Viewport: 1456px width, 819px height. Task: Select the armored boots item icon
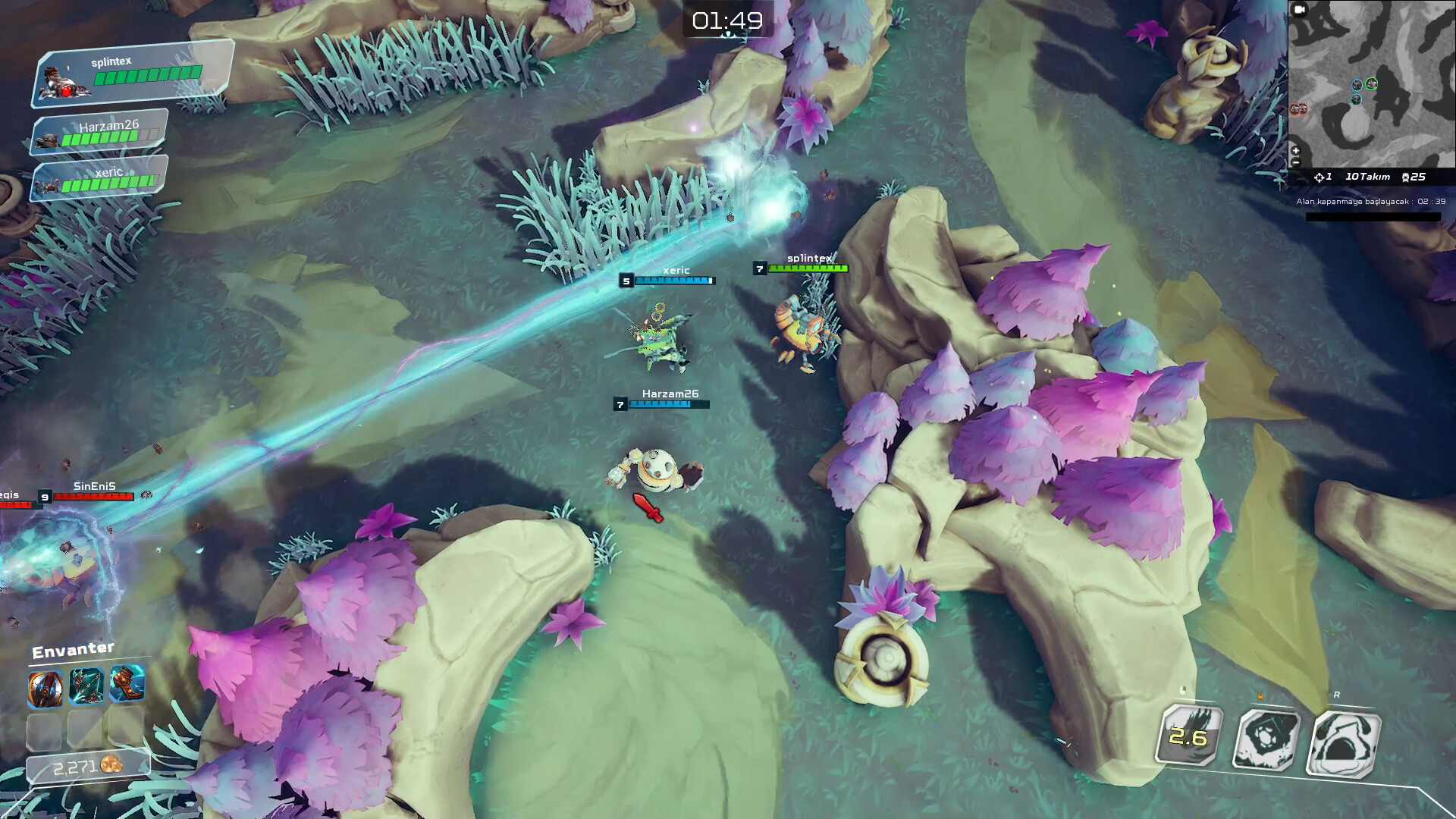[x=127, y=685]
